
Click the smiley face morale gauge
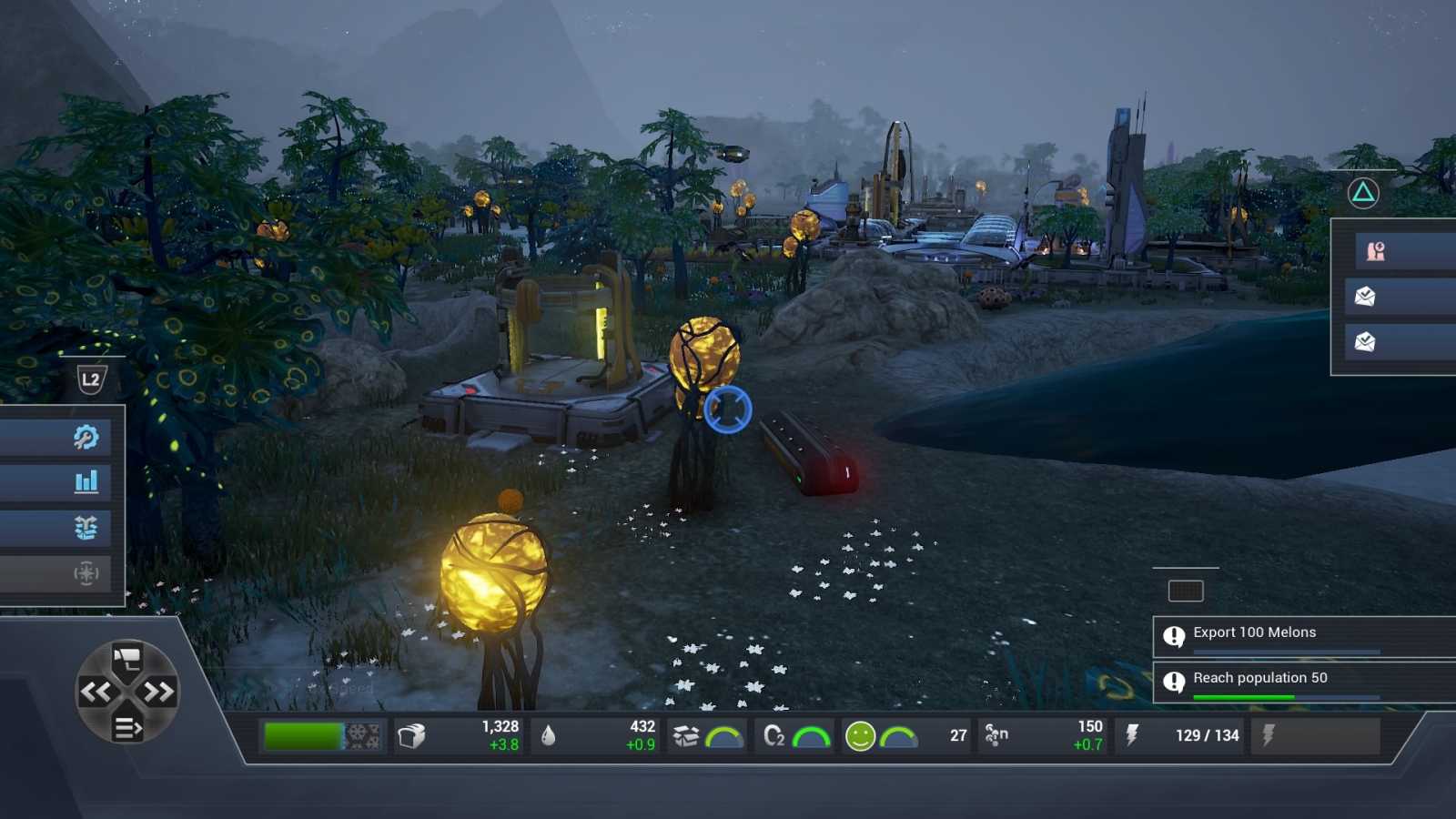pyautogui.click(x=859, y=735)
